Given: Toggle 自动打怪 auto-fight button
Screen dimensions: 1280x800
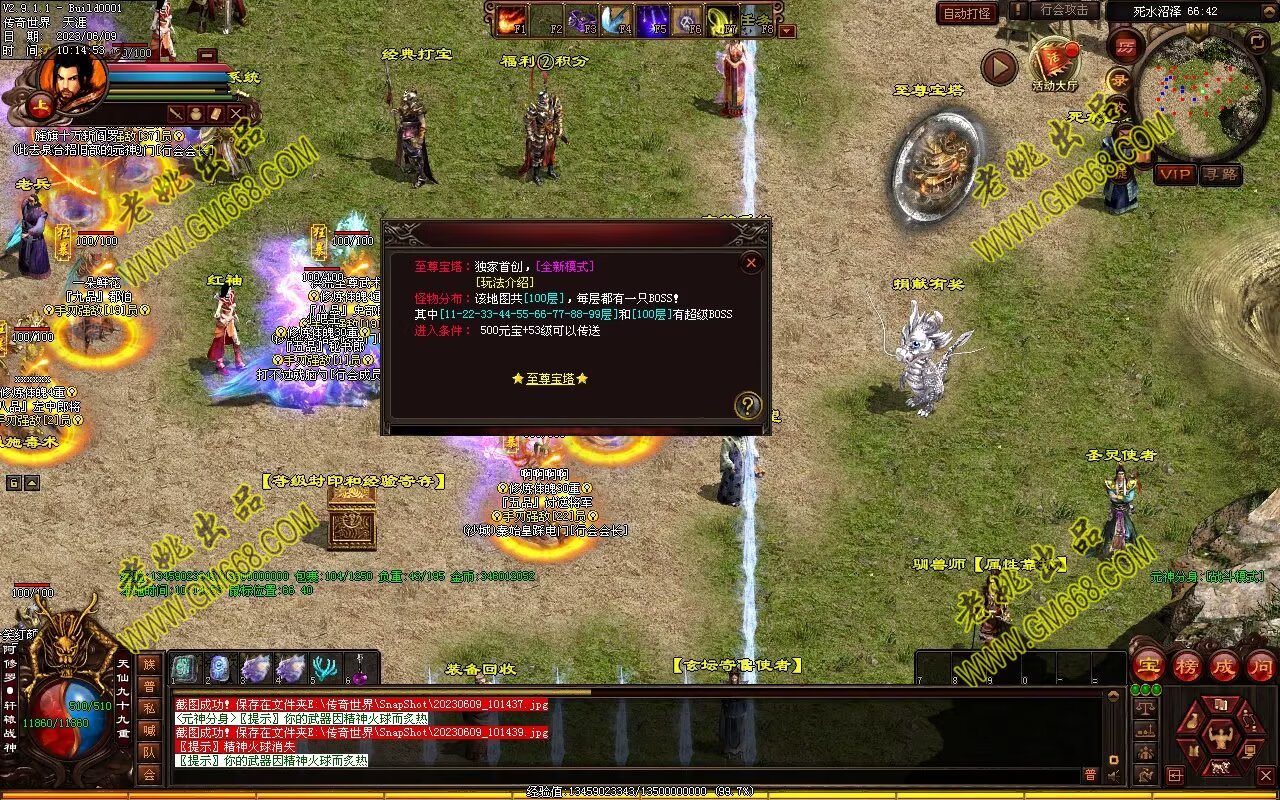Looking at the screenshot, I should point(968,13).
